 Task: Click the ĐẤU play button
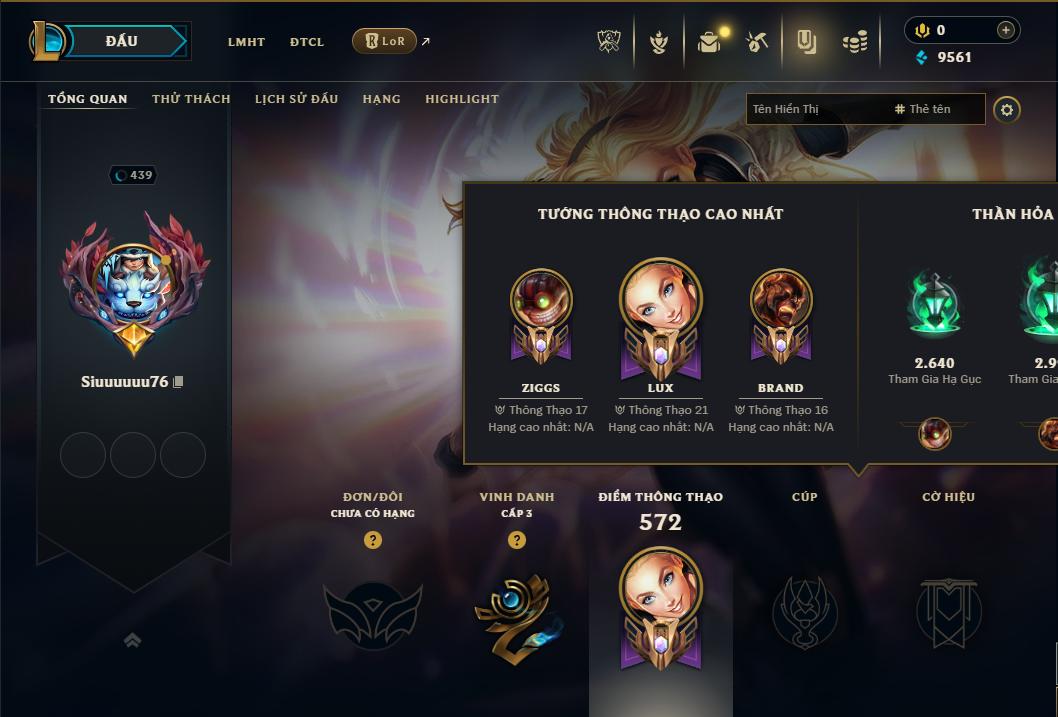121,41
